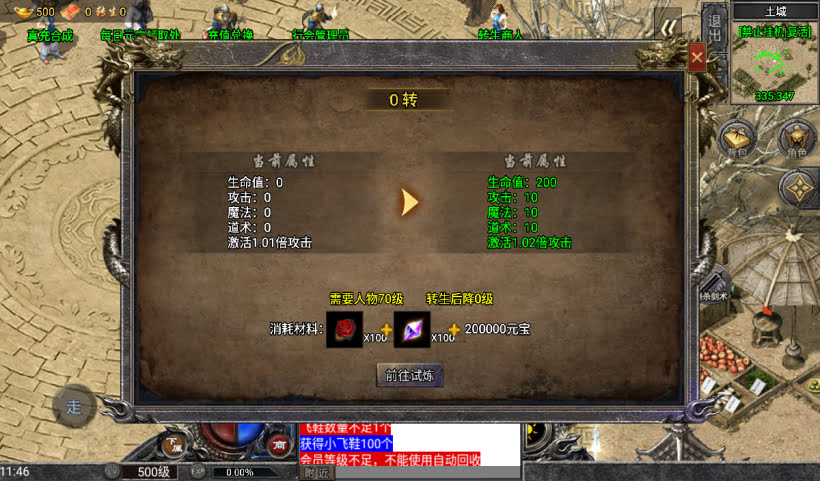Open the 角色 character icon

tap(797, 139)
